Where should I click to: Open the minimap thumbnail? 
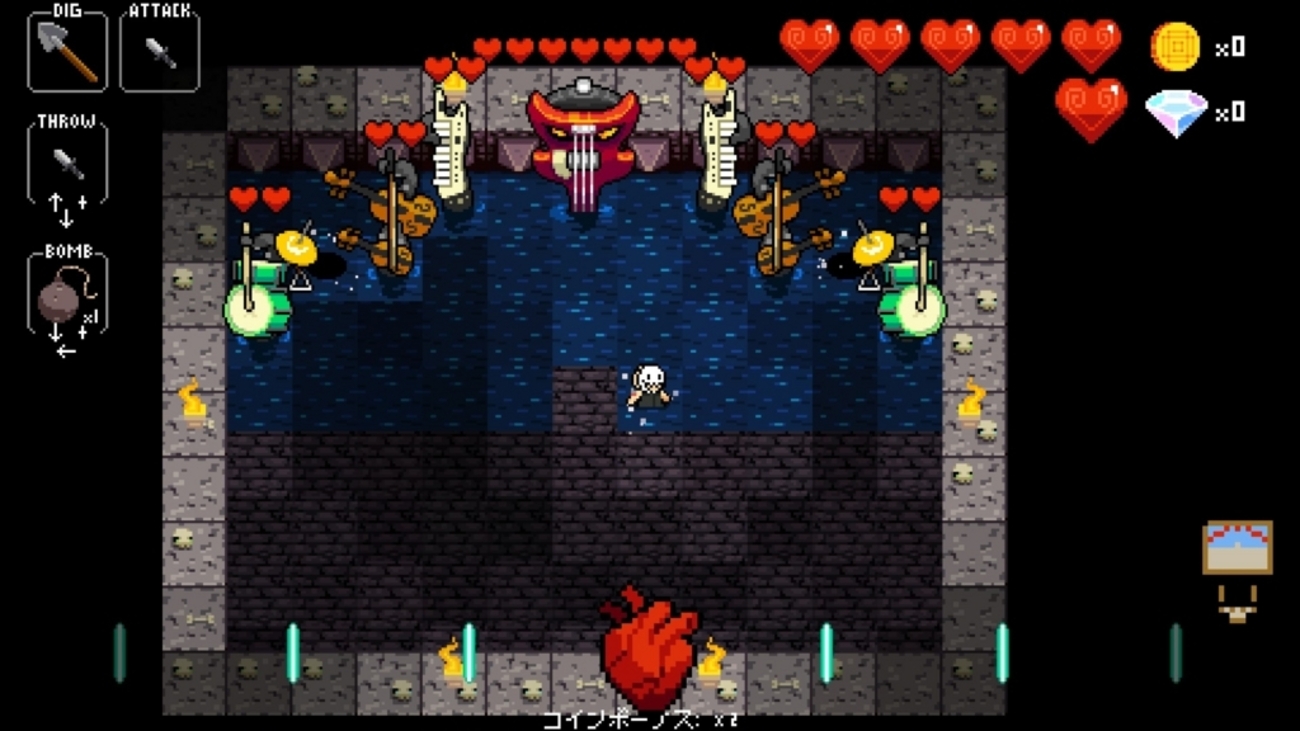tap(1237, 548)
